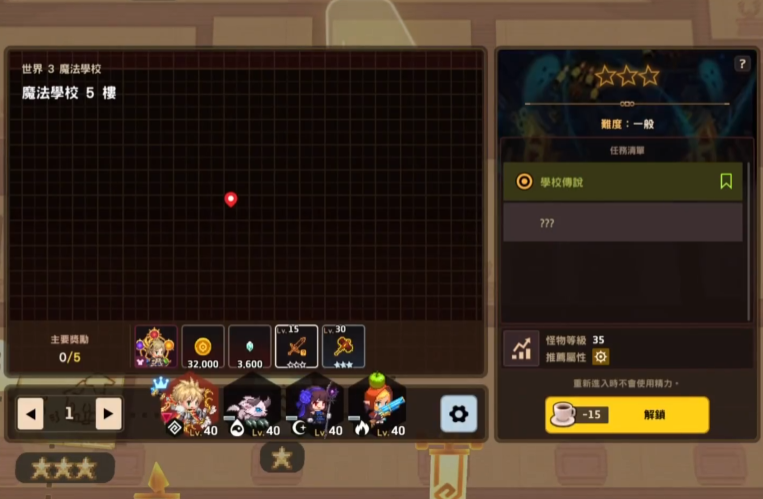This screenshot has height=499, width=763.
Task: Inspect the Lv.30 hammer reward
Action: (x=343, y=347)
